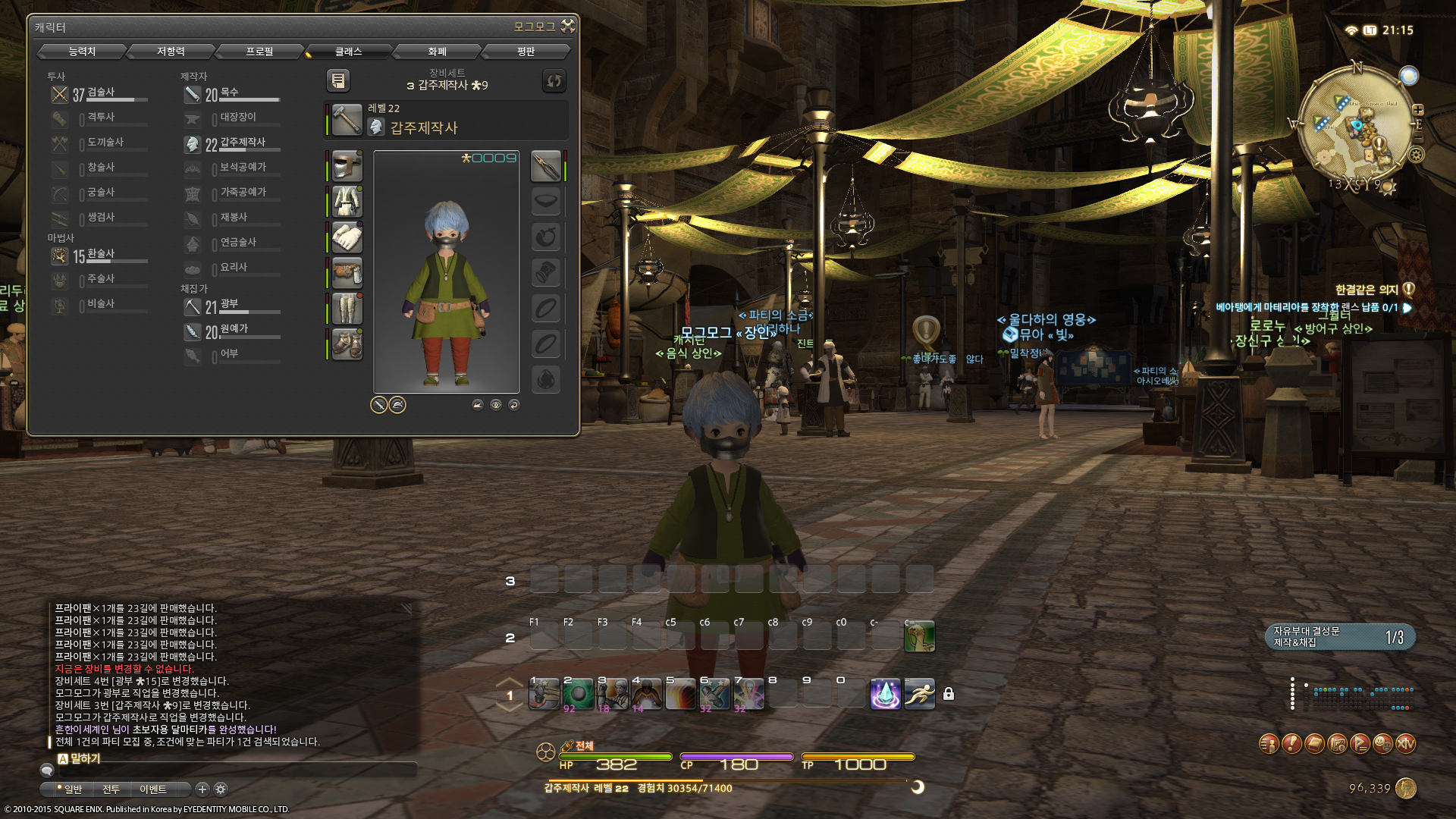Open the gear set list button
The height and width of the screenshot is (819, 1456).
338,80
